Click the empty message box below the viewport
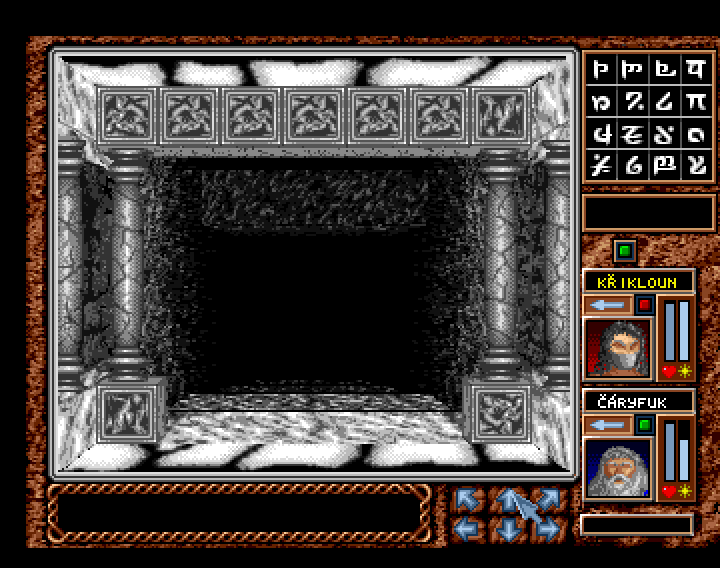Viewport: 720px width, 568px height. pos(238,511)
